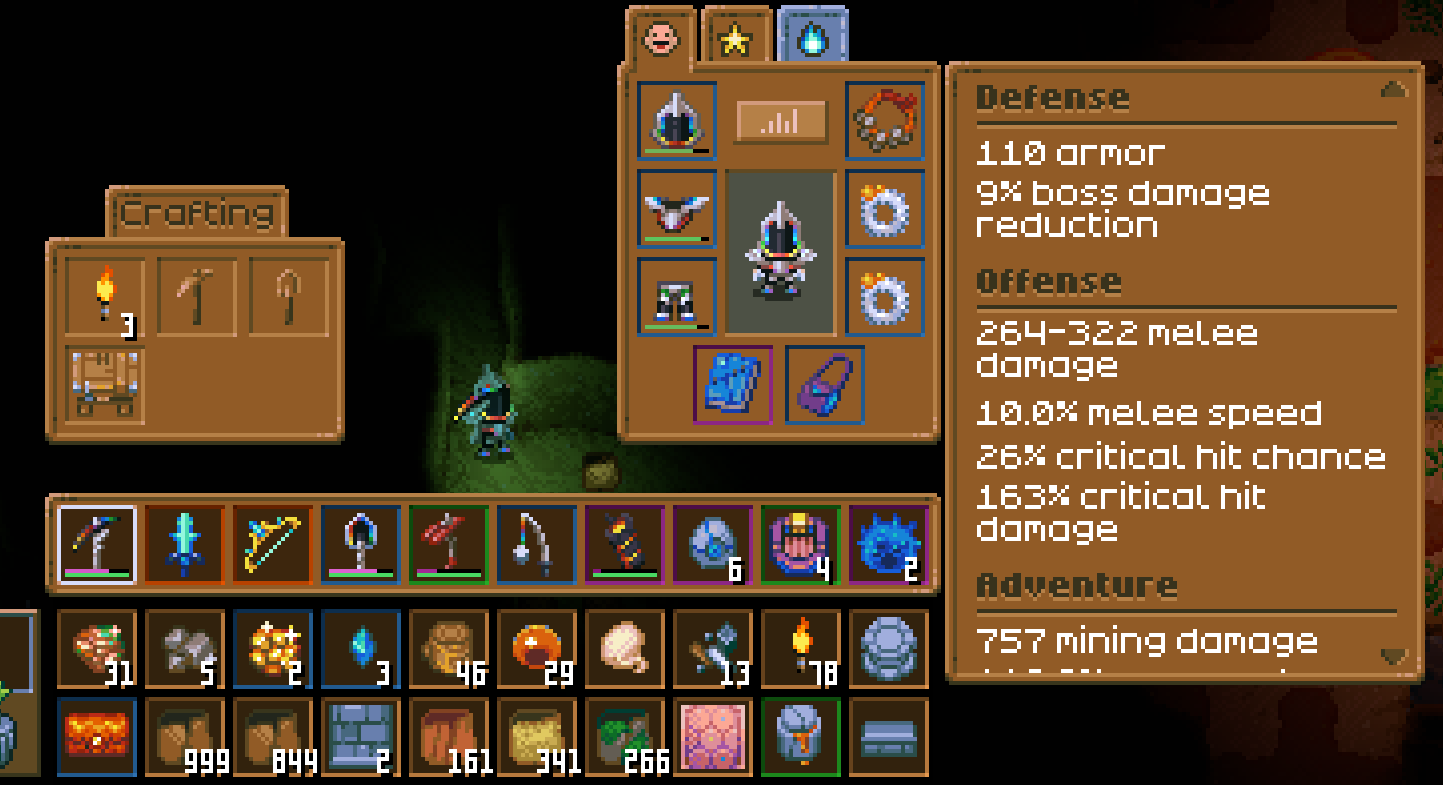Select the purple pouch equipment slot
This screenshot has width=1443, height=785.
point(825,385)
